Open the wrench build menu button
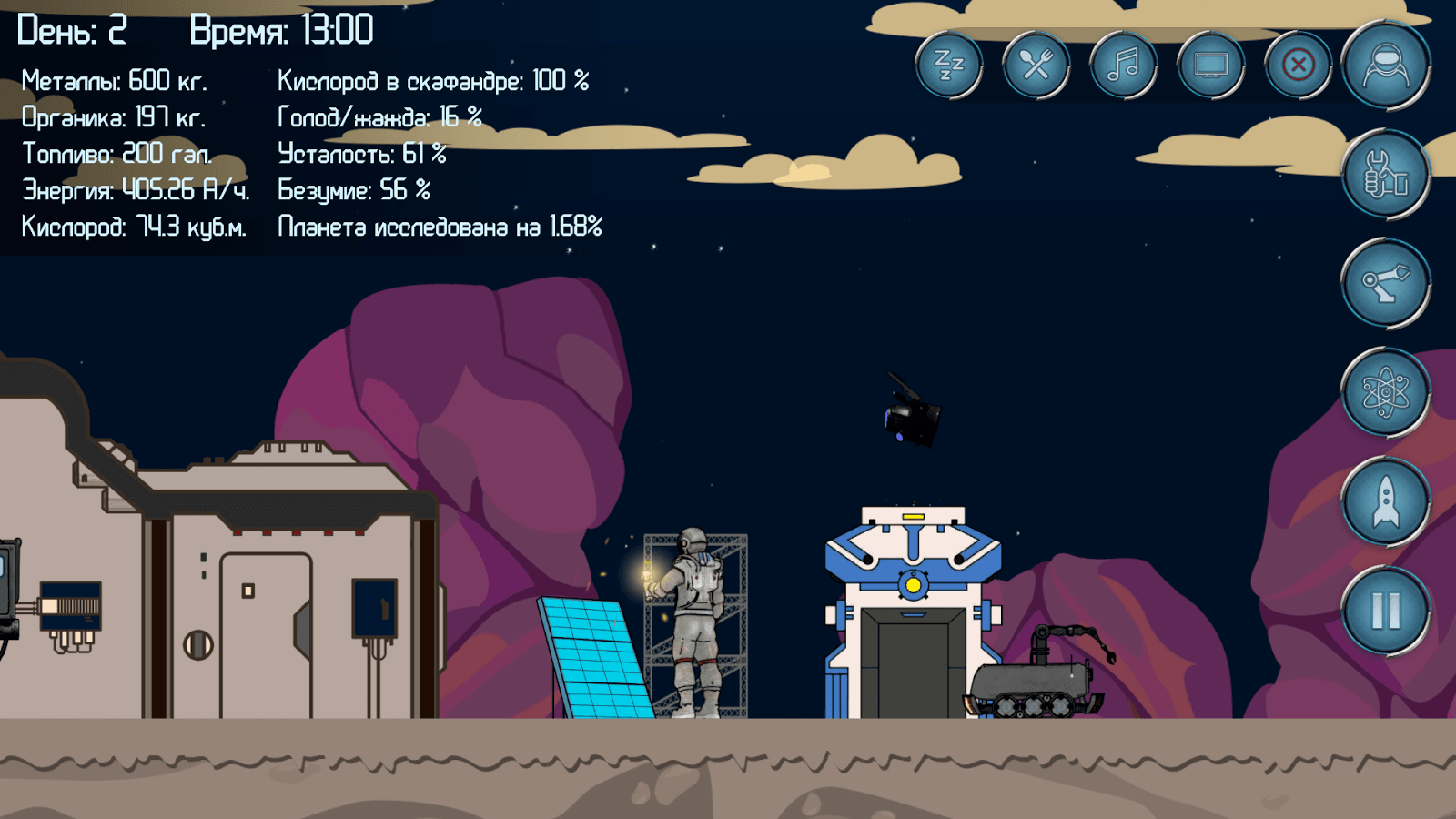 coord(1385,175)
